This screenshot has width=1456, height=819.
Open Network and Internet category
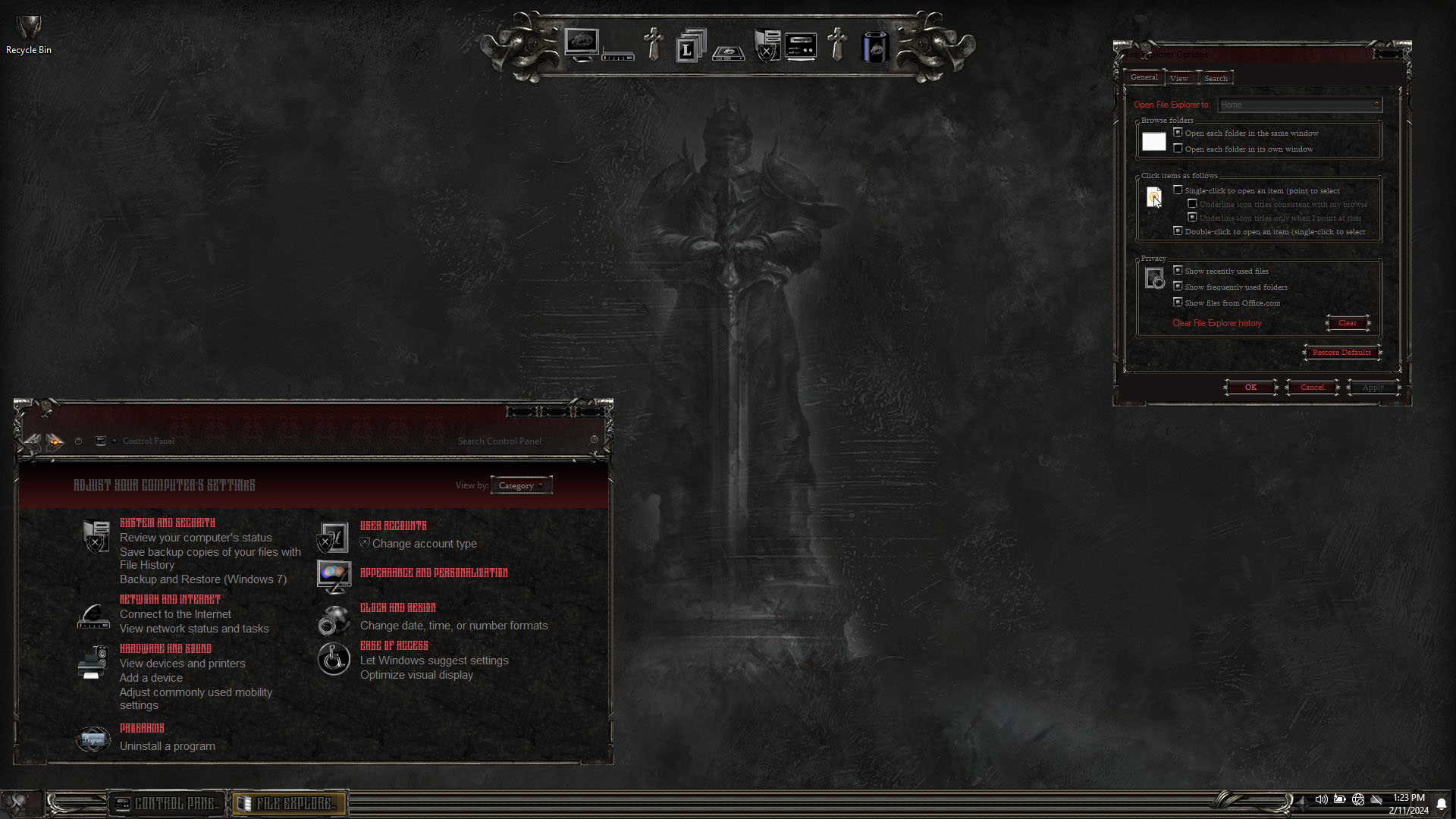[x=170, y=599]
